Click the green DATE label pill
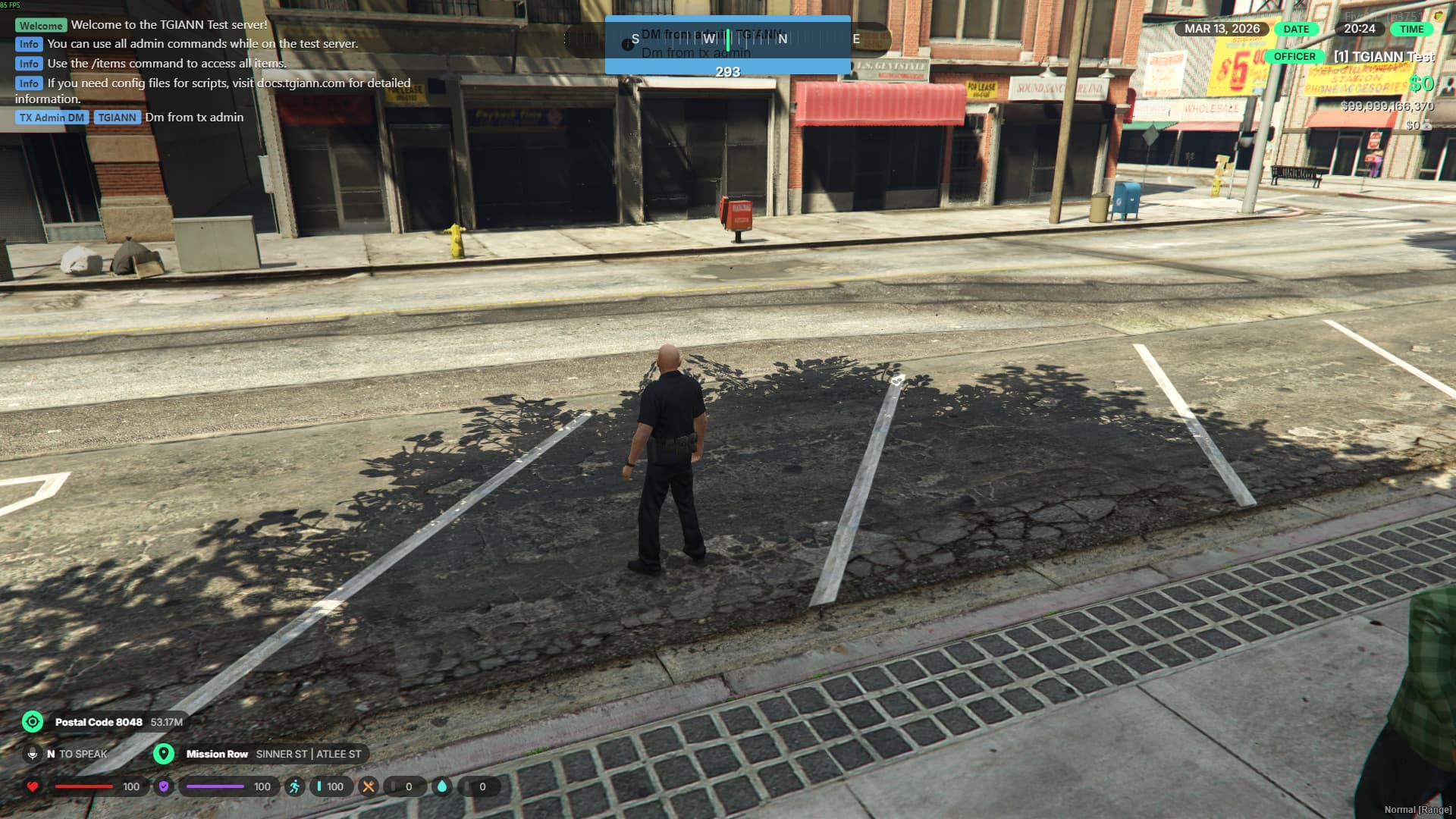Viewport: 1456px width, 819px height. coord(1296,29)
